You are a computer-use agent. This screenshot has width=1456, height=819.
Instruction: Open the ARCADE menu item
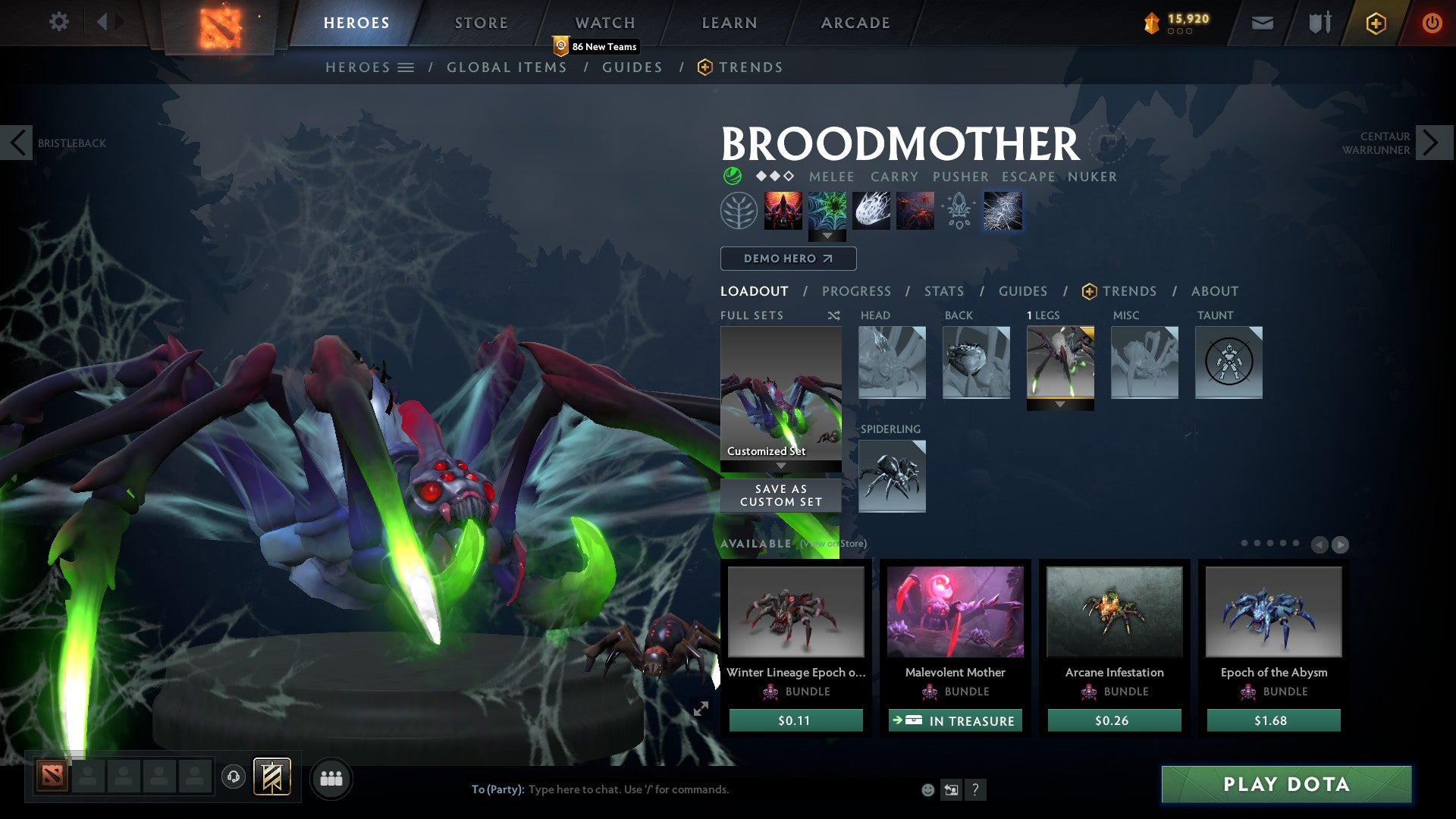coord(854,23)
